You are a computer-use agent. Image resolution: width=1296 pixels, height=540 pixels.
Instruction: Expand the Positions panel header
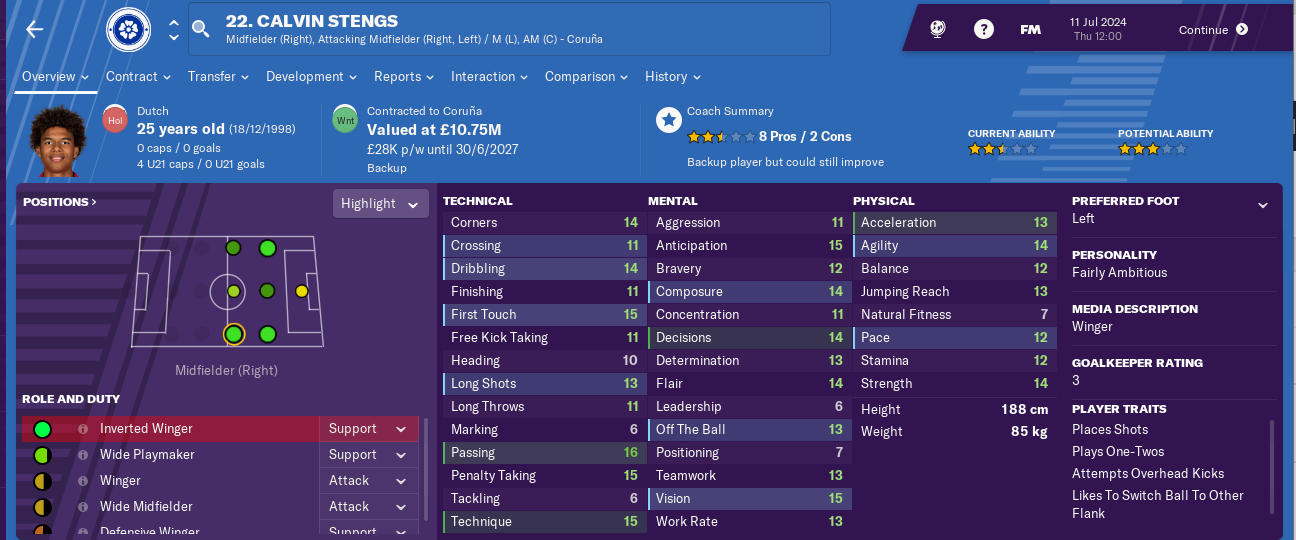tap(60, 202)
